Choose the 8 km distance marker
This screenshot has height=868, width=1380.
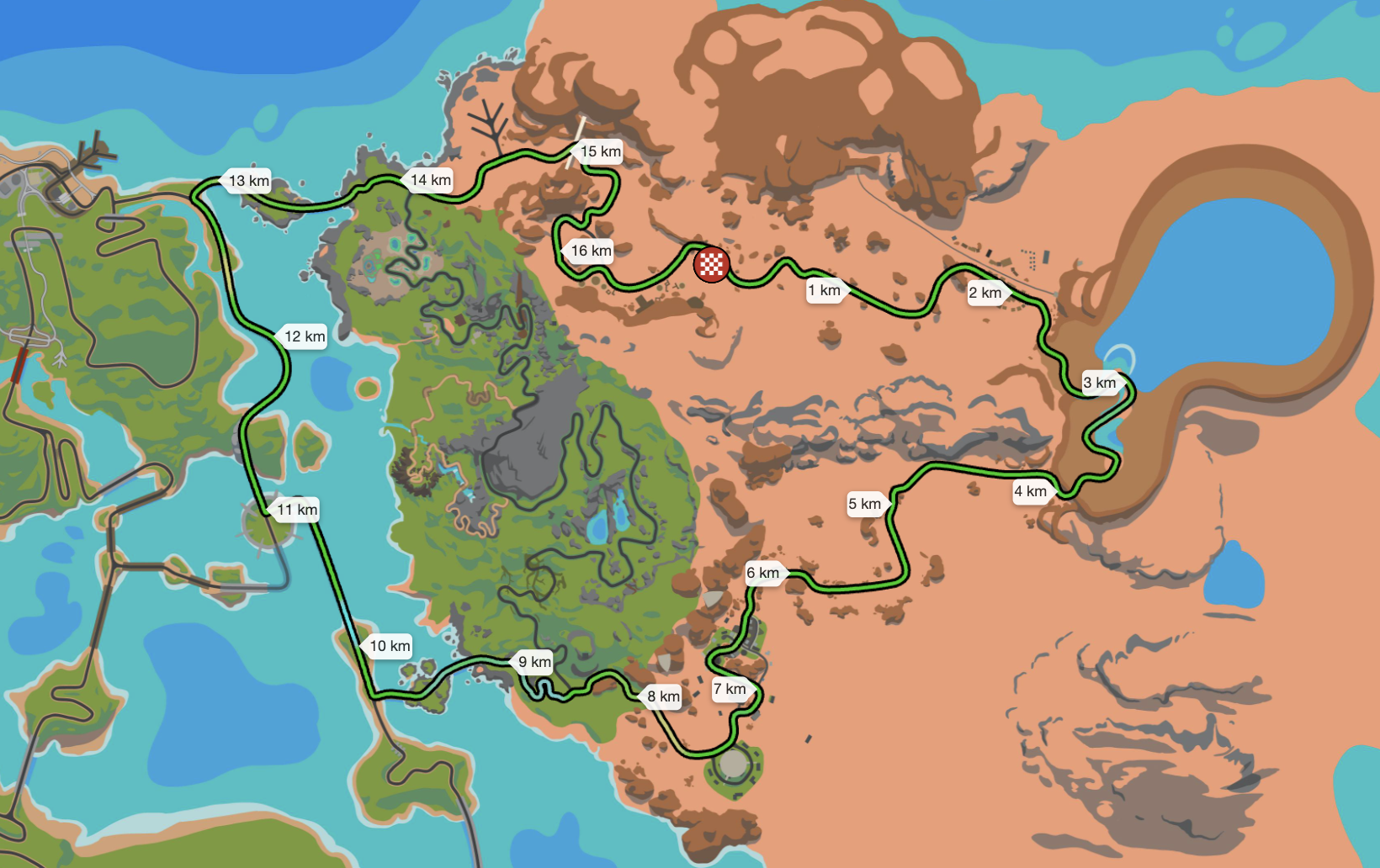point(663,696)
